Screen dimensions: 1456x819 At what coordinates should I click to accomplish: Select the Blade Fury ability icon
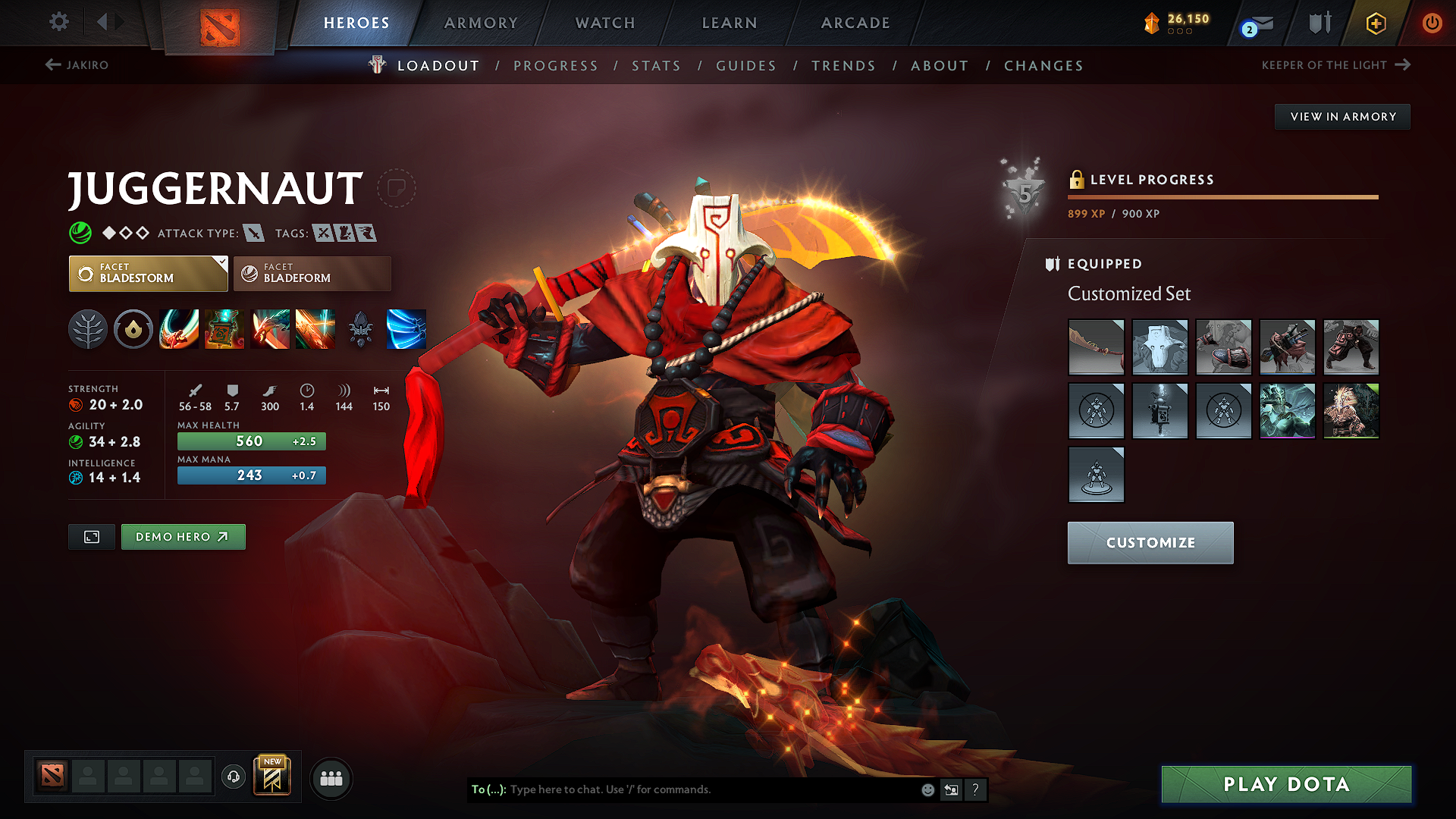tap(179, 329)
